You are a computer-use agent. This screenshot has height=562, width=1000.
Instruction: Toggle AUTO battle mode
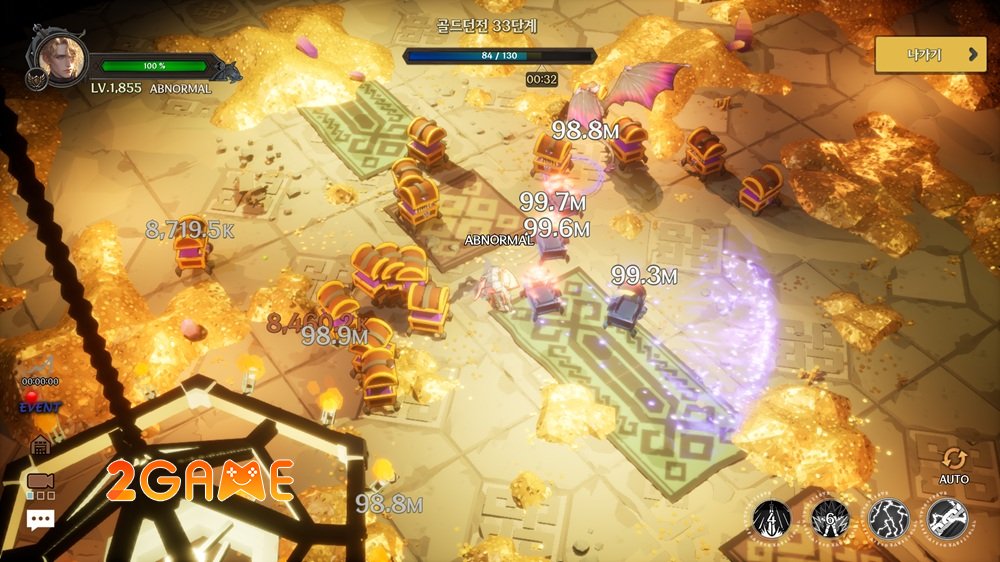[954, 464]
